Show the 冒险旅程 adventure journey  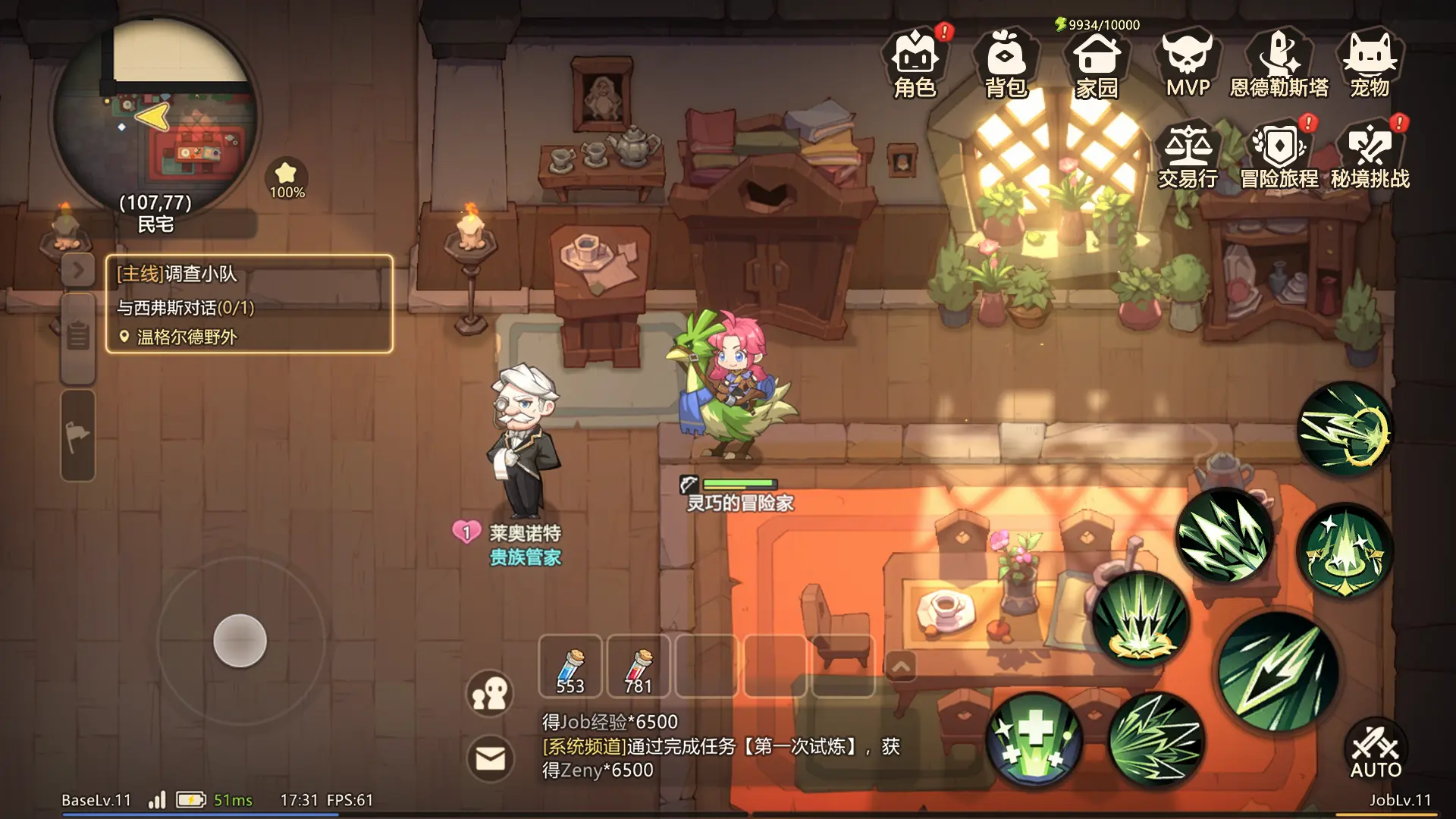click(x=1279, y=155)
